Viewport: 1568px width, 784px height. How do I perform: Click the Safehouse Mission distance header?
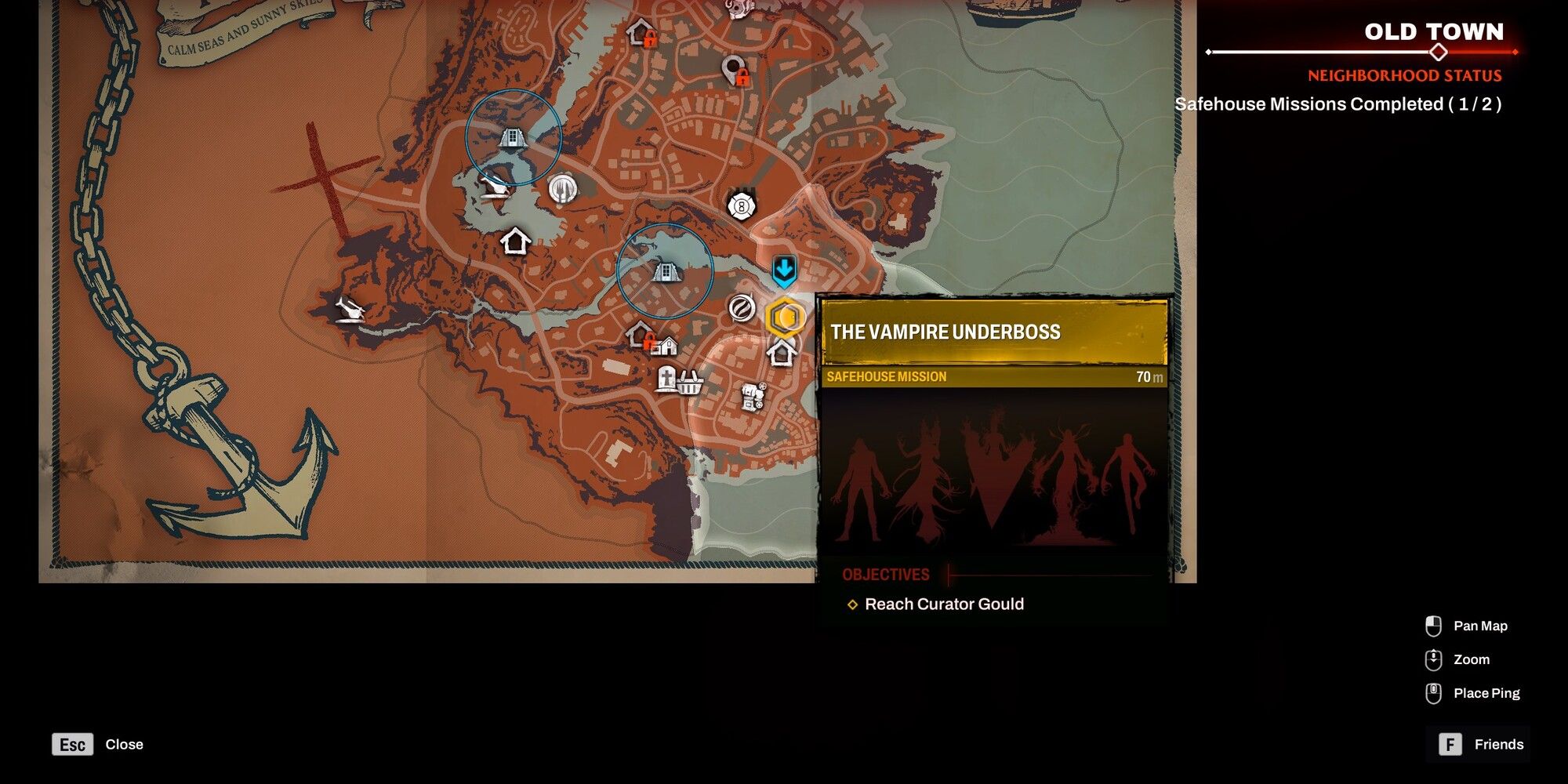click(992, 376)
